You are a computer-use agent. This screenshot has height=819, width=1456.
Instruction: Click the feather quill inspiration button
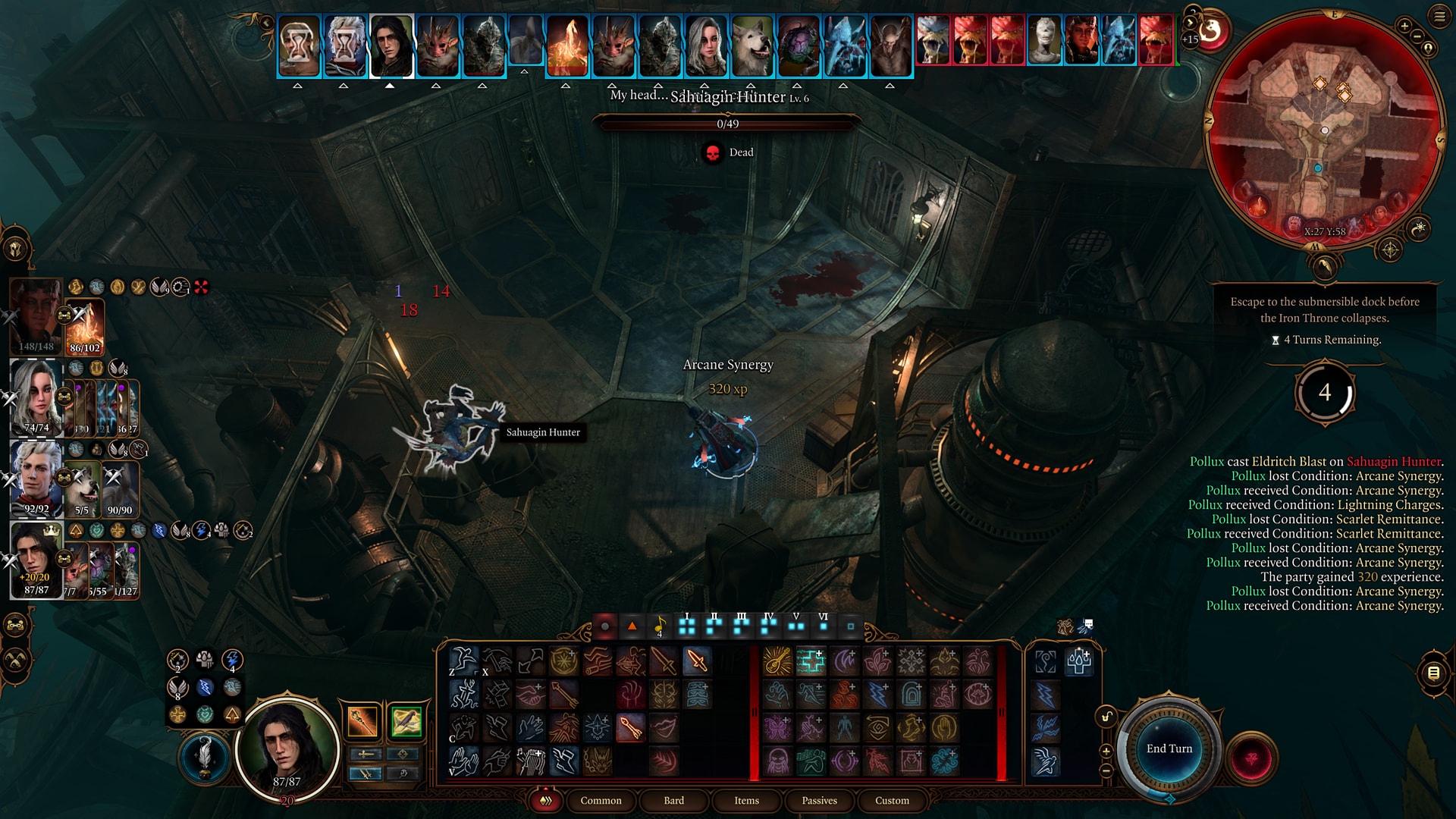(x=204, y=756)
